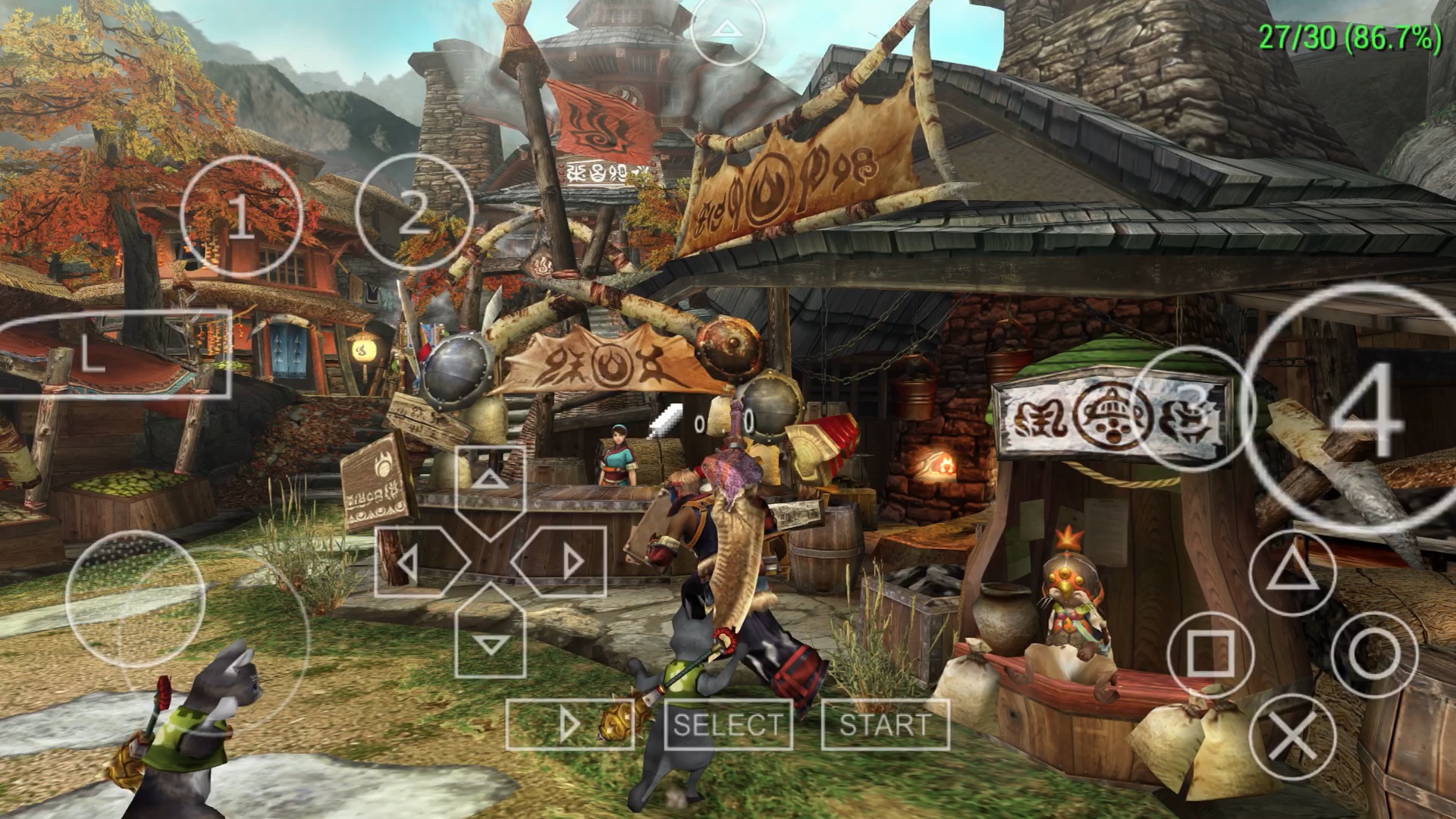Tap the square face button

1210,654
